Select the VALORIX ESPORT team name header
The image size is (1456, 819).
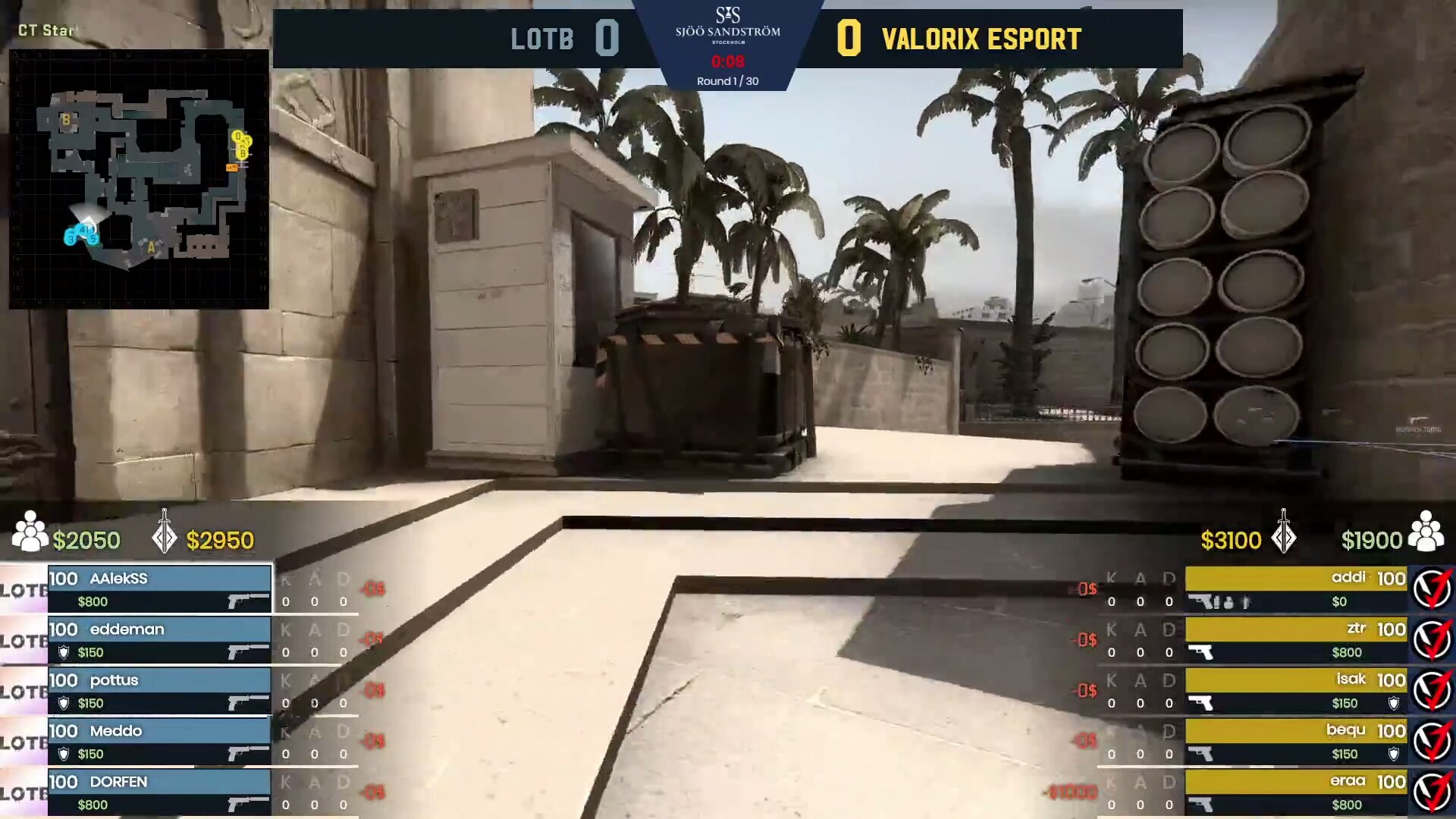[982, 38]
